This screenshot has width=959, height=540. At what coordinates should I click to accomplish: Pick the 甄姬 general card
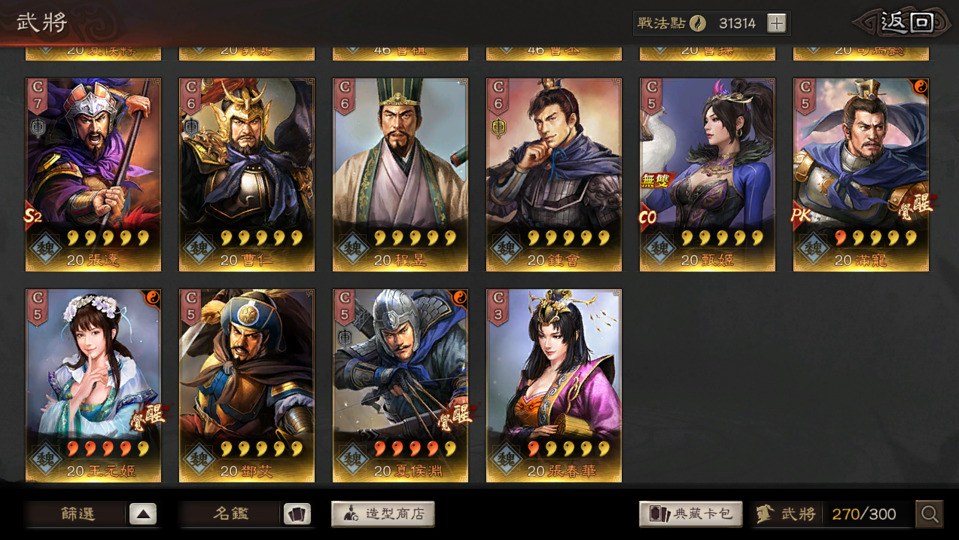(707, 174)
